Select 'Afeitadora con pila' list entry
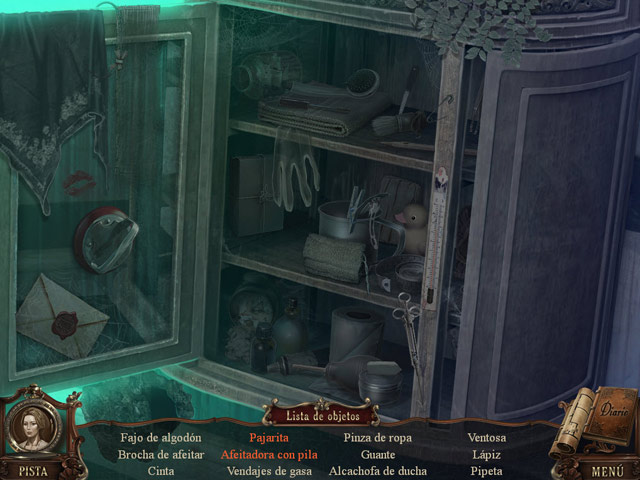The height and width of the screenshot is (480, 640). pyautogui.click(x=269, y=454)
